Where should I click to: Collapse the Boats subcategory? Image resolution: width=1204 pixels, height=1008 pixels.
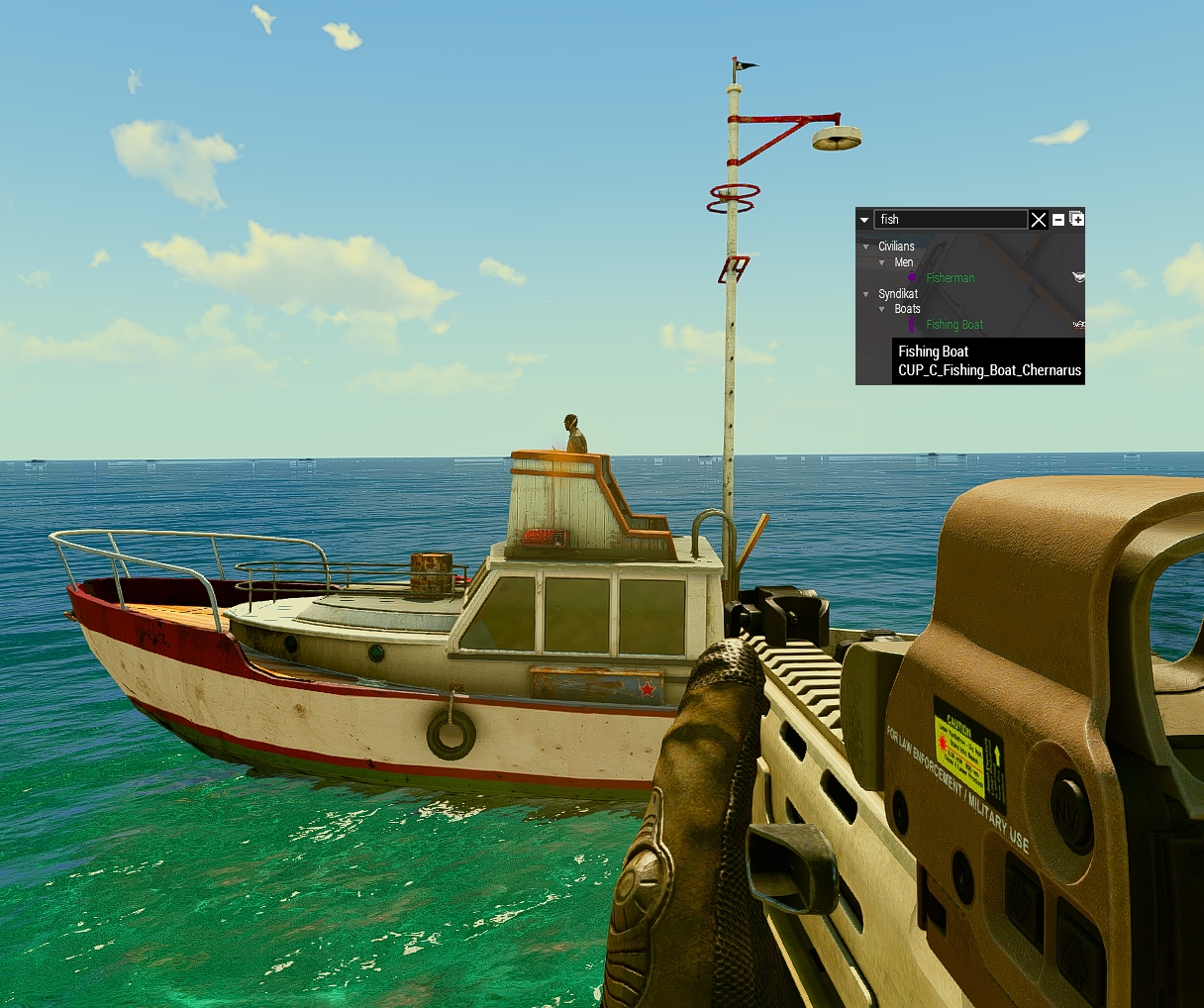tap(882, 309)
